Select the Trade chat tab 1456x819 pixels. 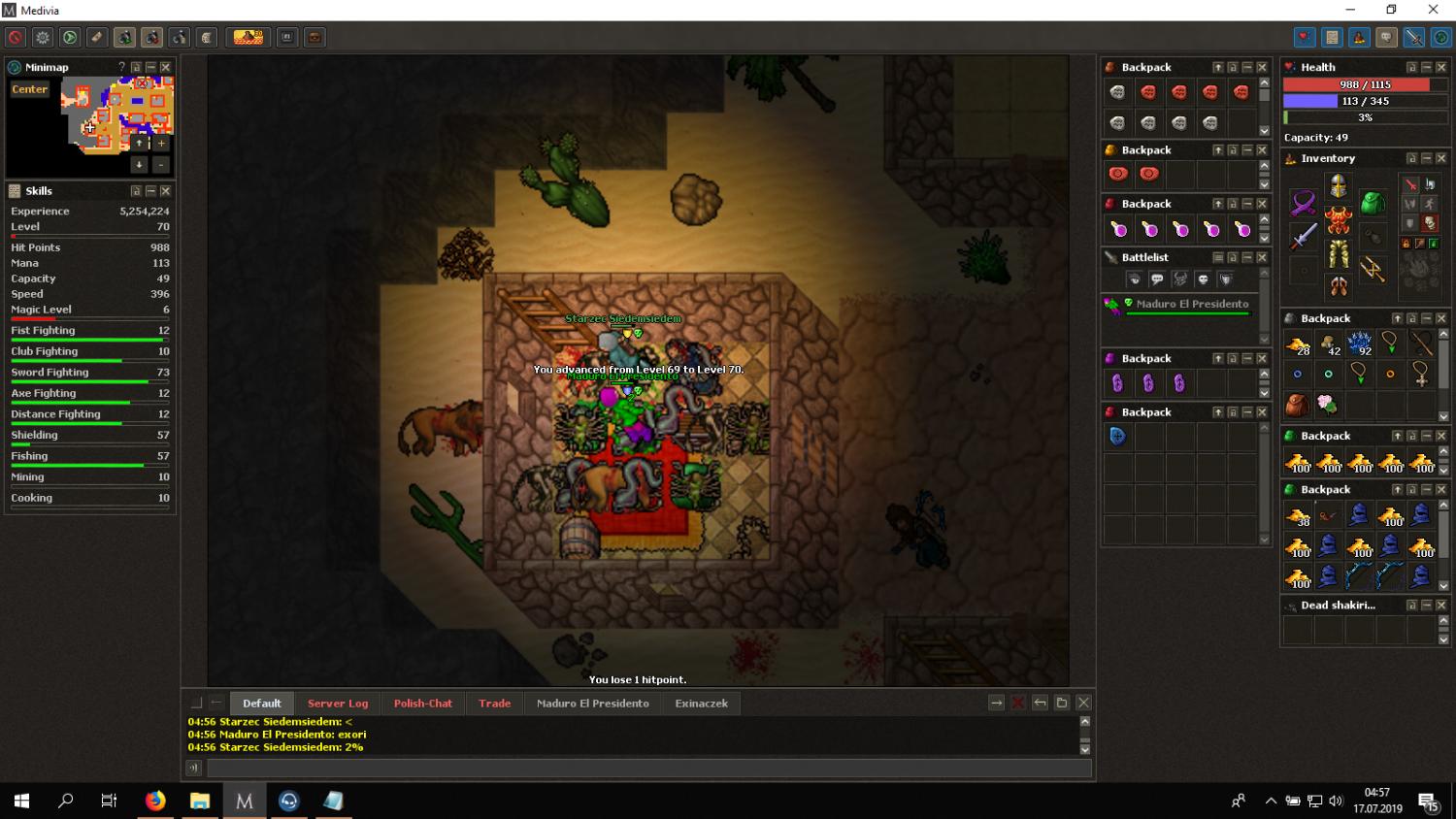494,704
